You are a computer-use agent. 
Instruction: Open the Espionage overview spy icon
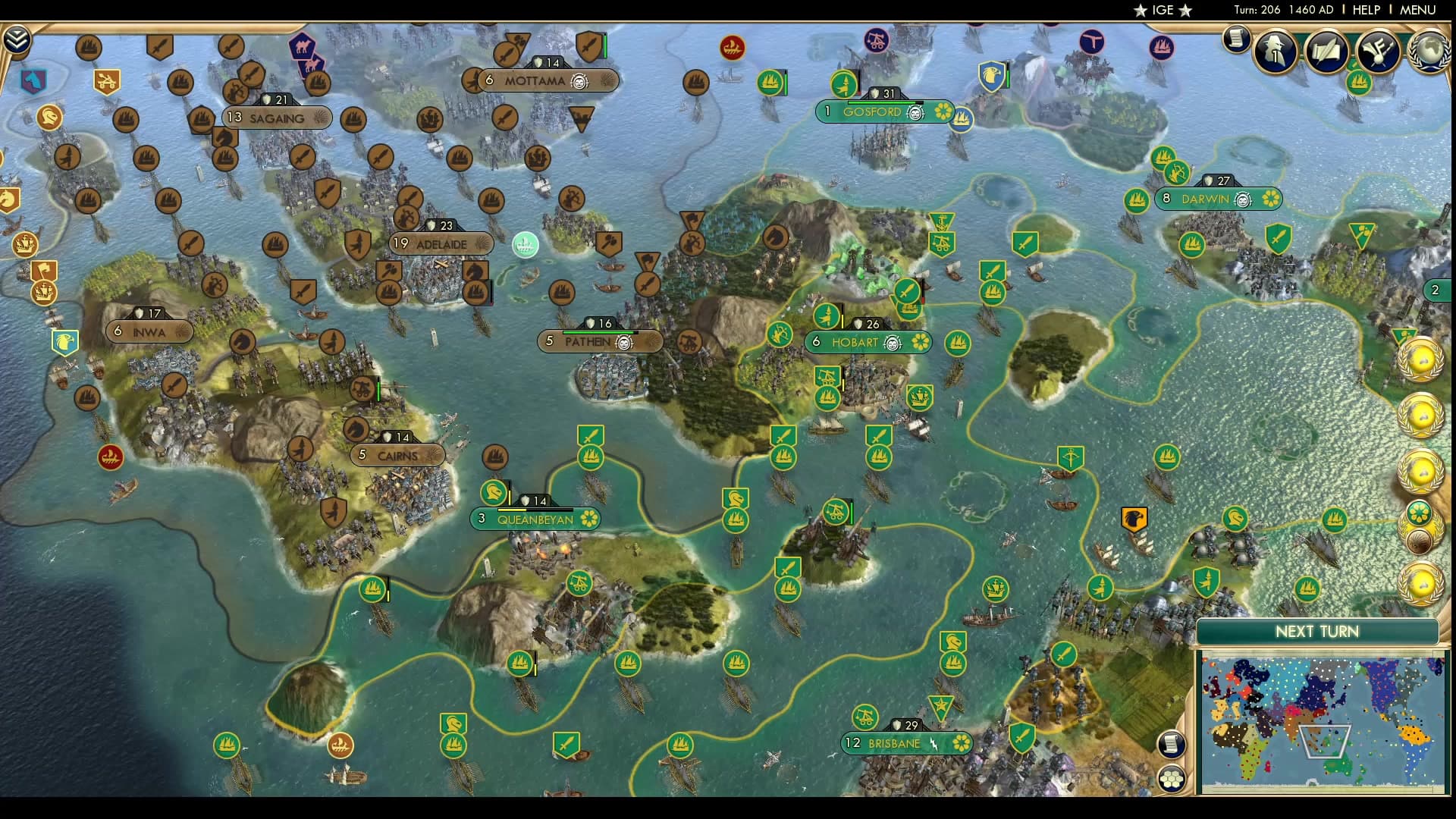[x=1276, y=52]
